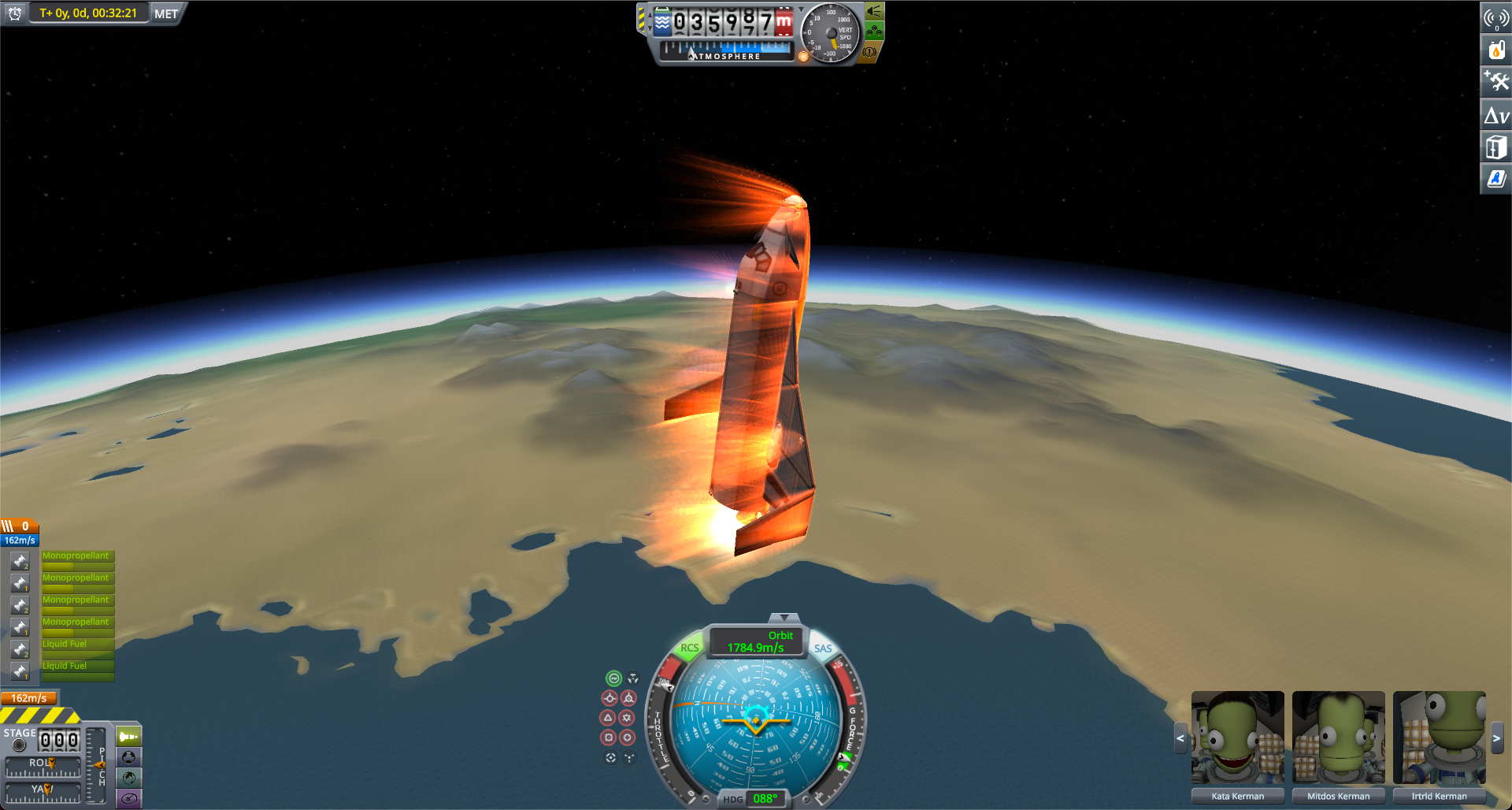Toggle the MET time display mode

(x=166, y=13)
